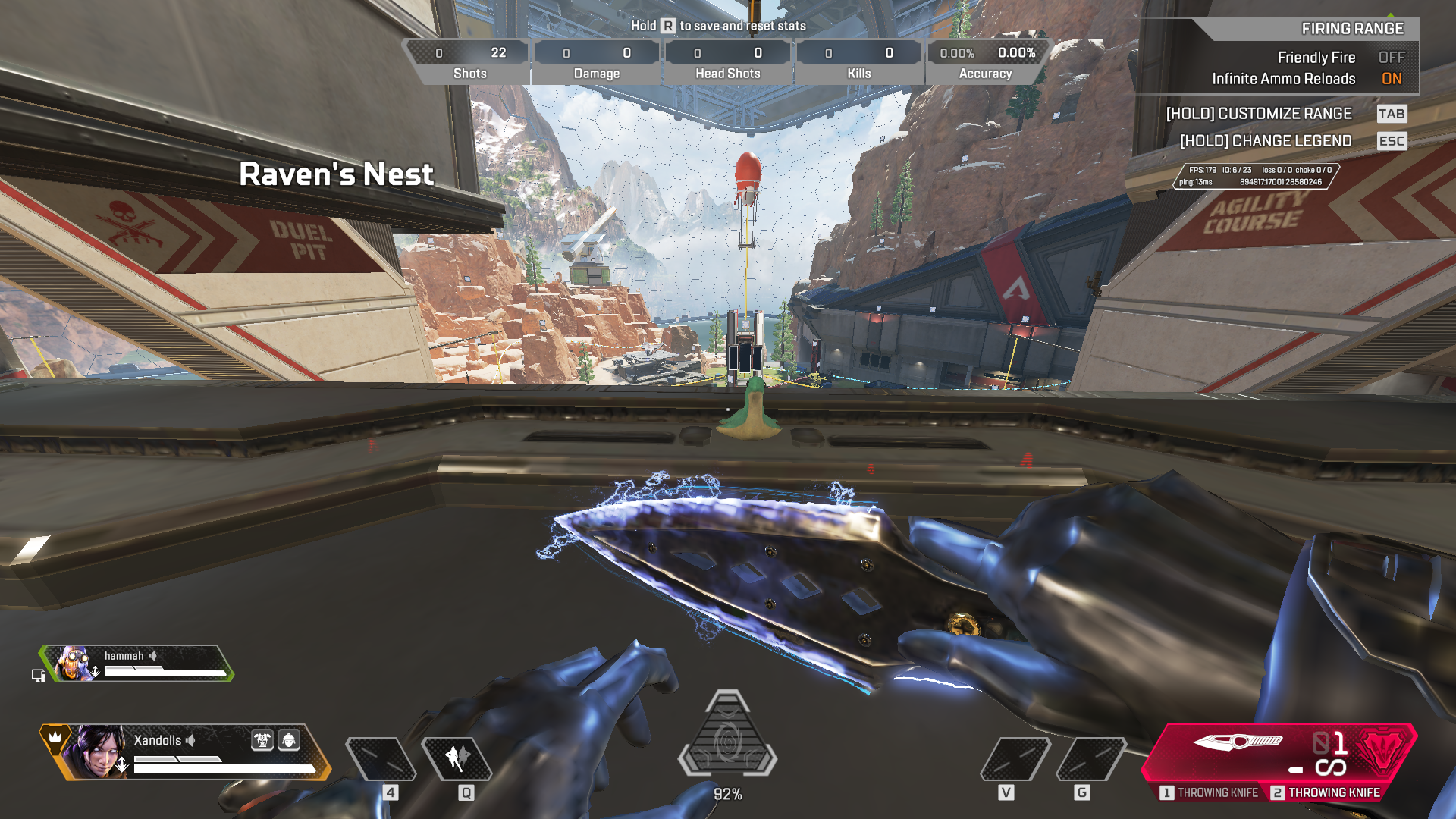
Task: Click the speaker icon beside Xandolls
Action: click(x=191, y=740)
